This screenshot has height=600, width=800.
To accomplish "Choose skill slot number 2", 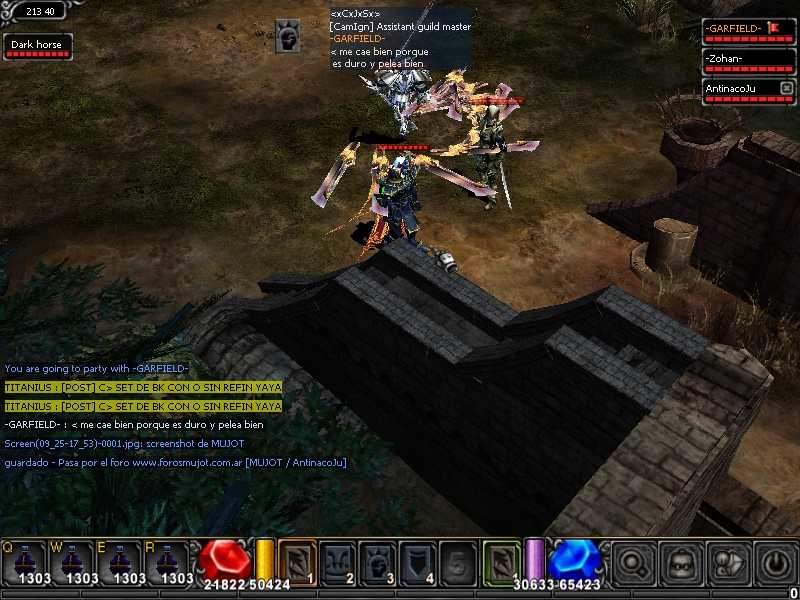I will 338,561.
